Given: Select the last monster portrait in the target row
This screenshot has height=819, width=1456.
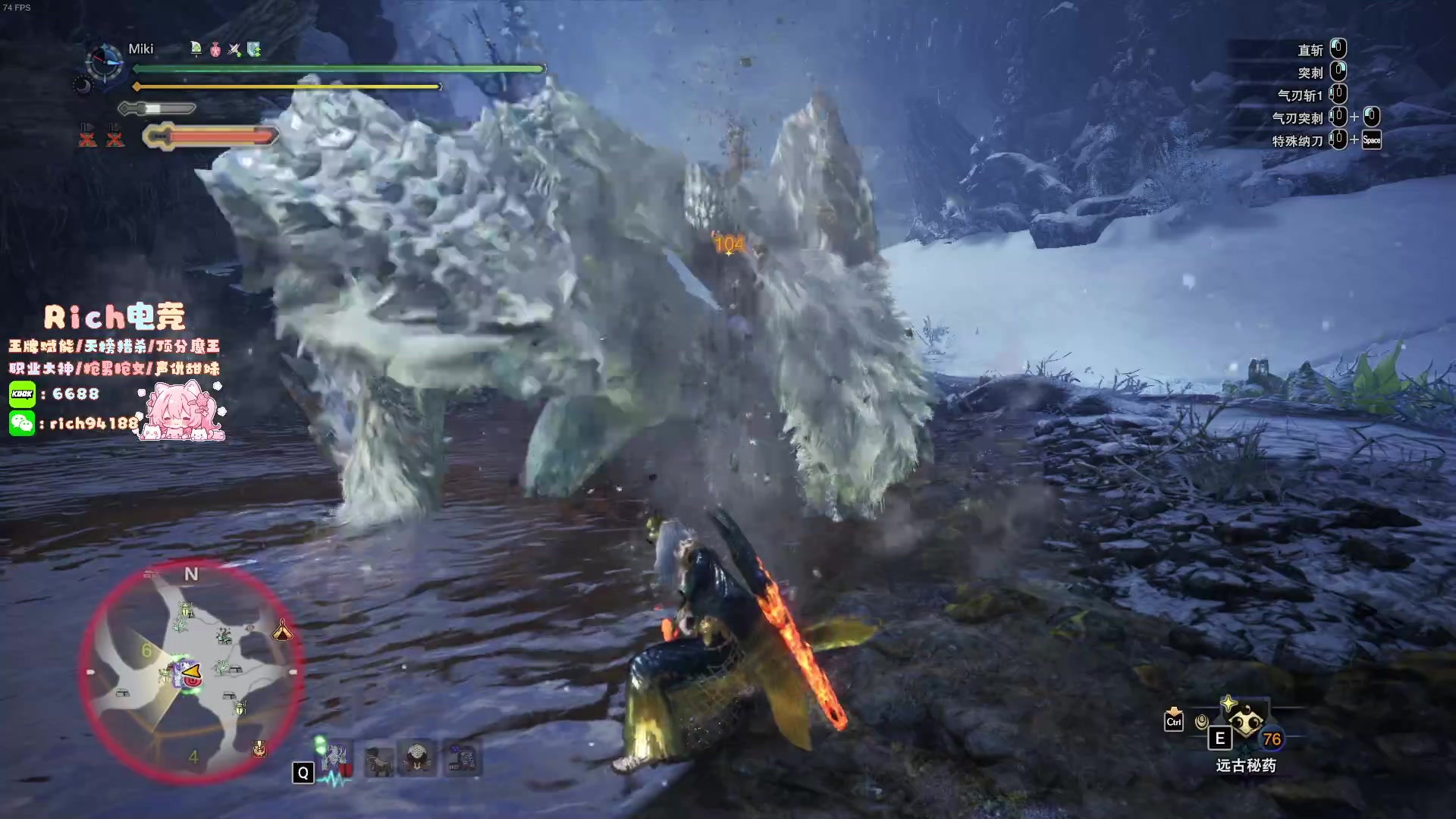Looking at the screenshot, I should point(462,758).
